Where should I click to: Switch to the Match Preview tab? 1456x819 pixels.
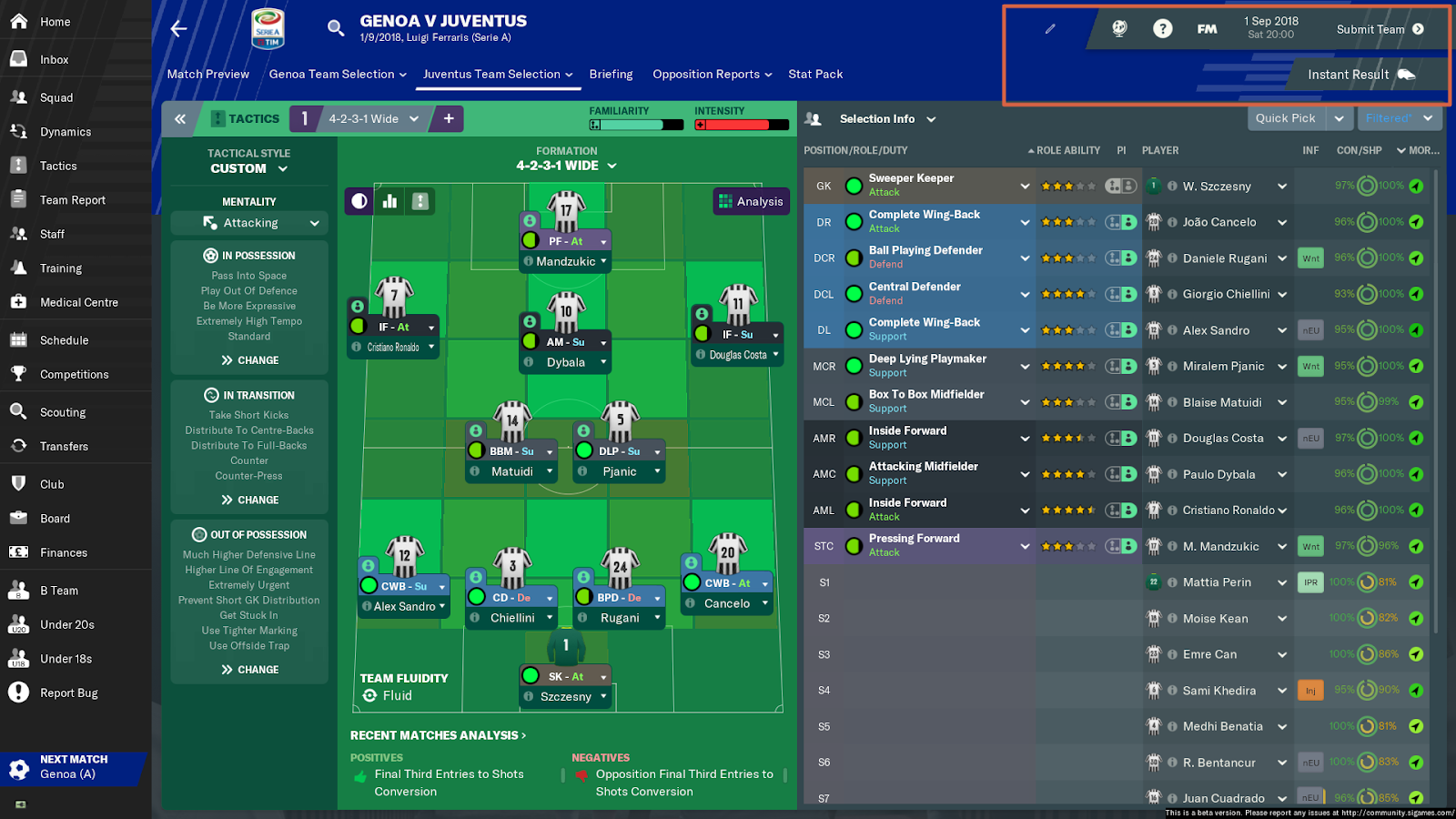pos(207,74)
